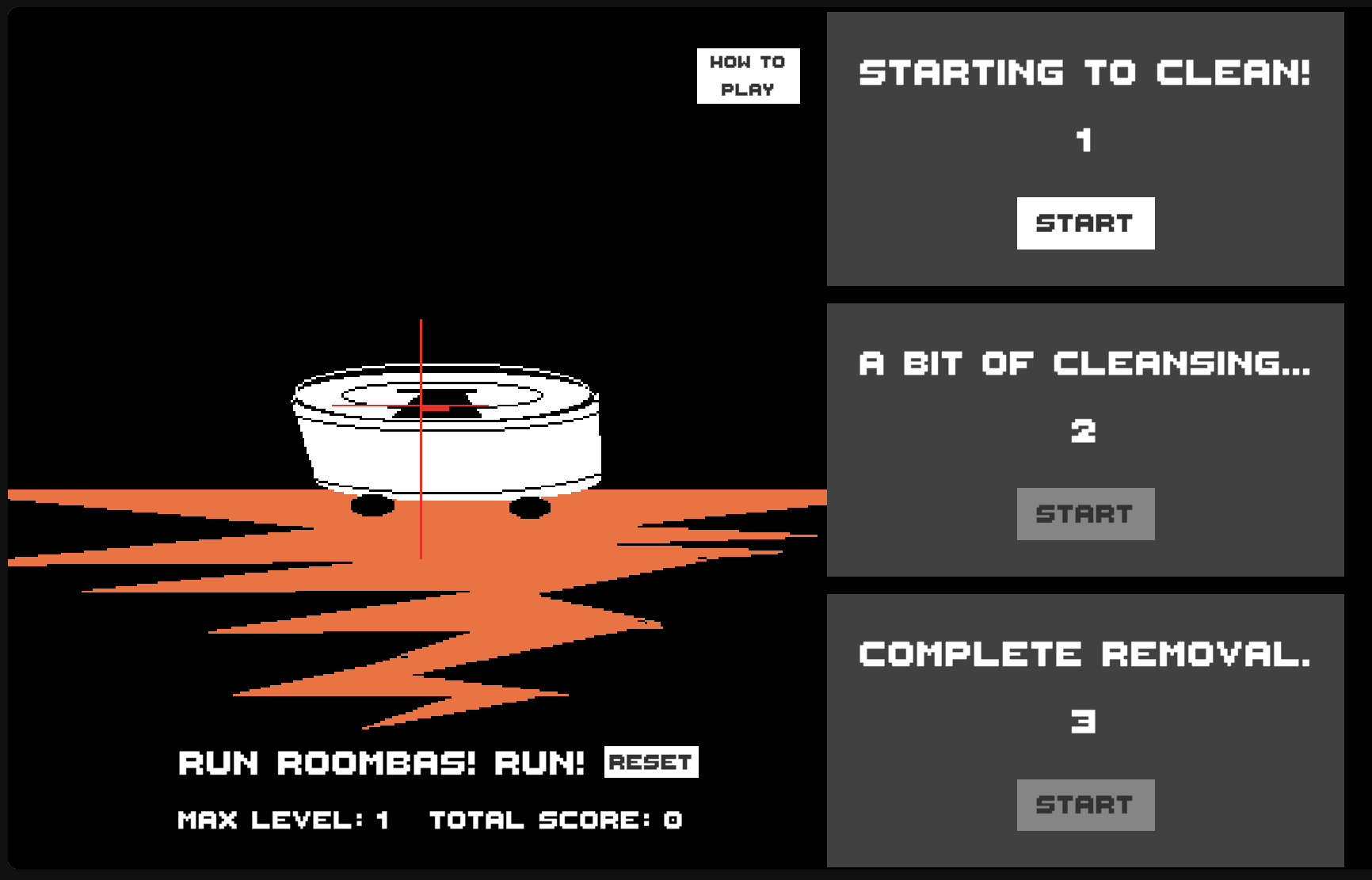Open the locked Start for level 3
Viewport: 1372px width, 880px height.
point(1085,804)
